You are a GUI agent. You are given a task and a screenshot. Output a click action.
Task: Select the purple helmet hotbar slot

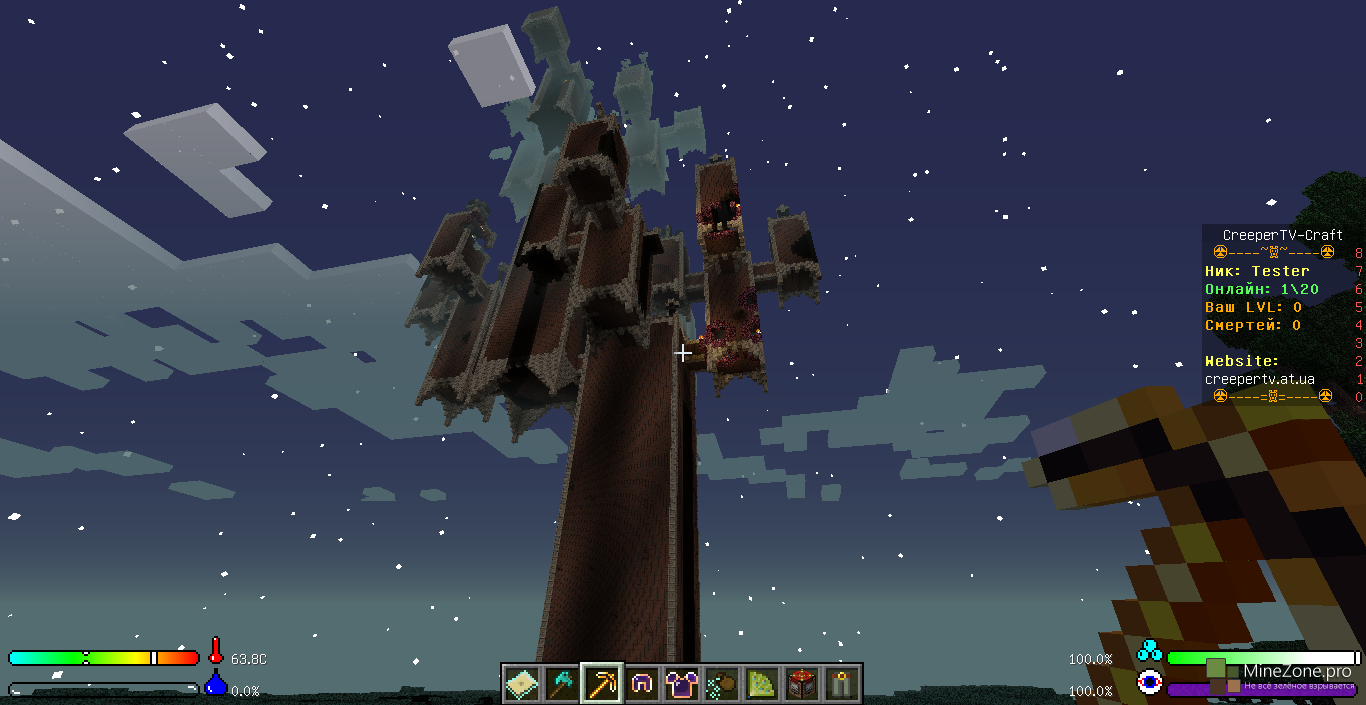tap(642, 684)
